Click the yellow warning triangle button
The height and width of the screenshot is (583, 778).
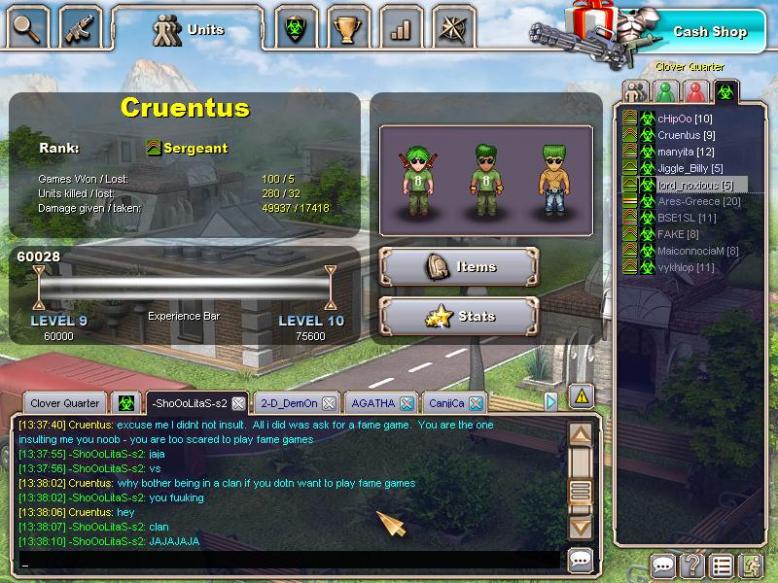pos(581,395)
